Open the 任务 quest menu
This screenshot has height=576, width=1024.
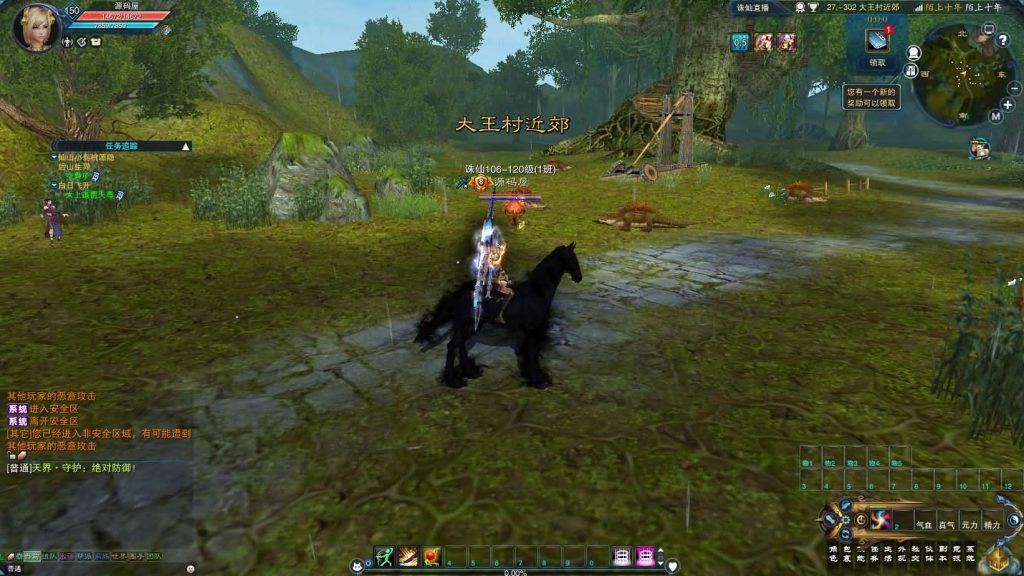click(x=873, y=552)
